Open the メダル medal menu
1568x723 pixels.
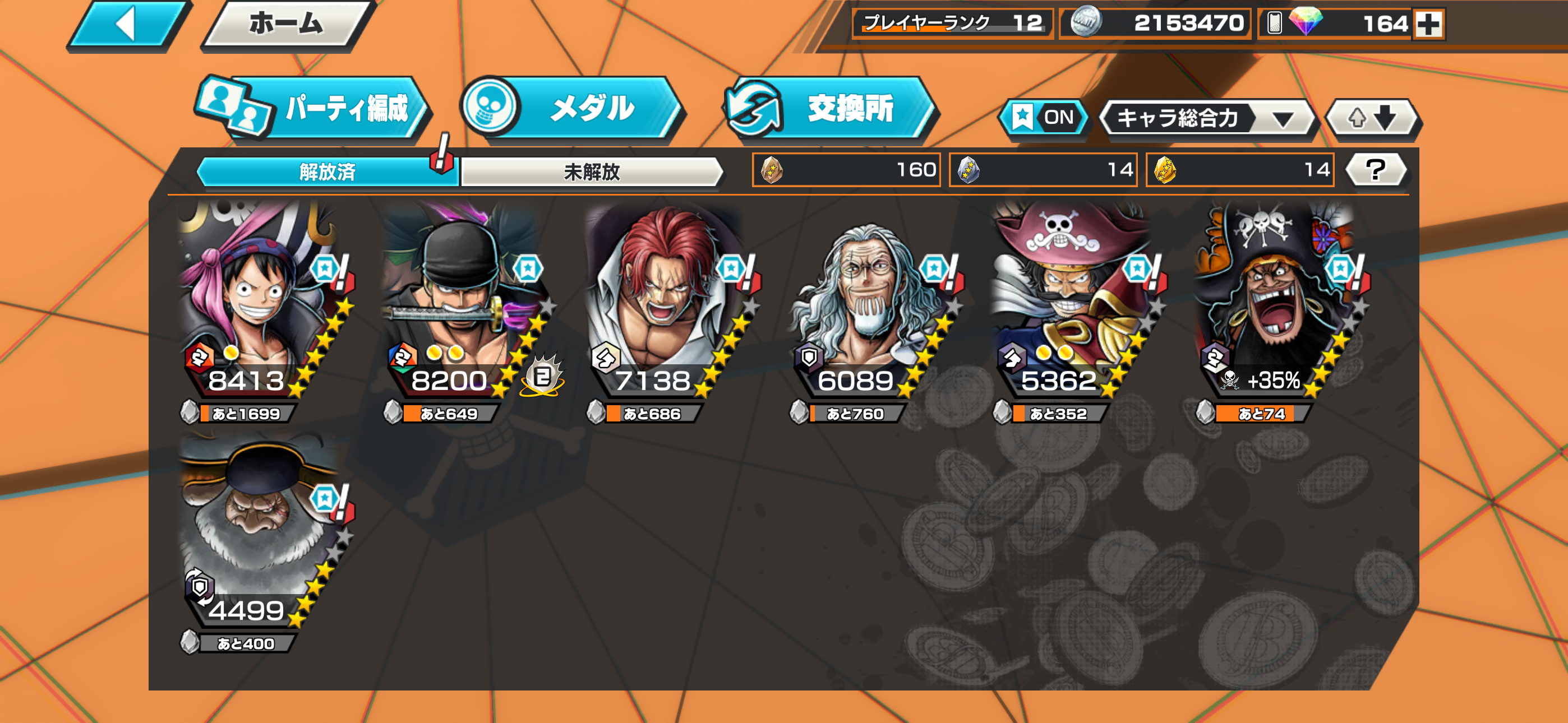(572, 109)
